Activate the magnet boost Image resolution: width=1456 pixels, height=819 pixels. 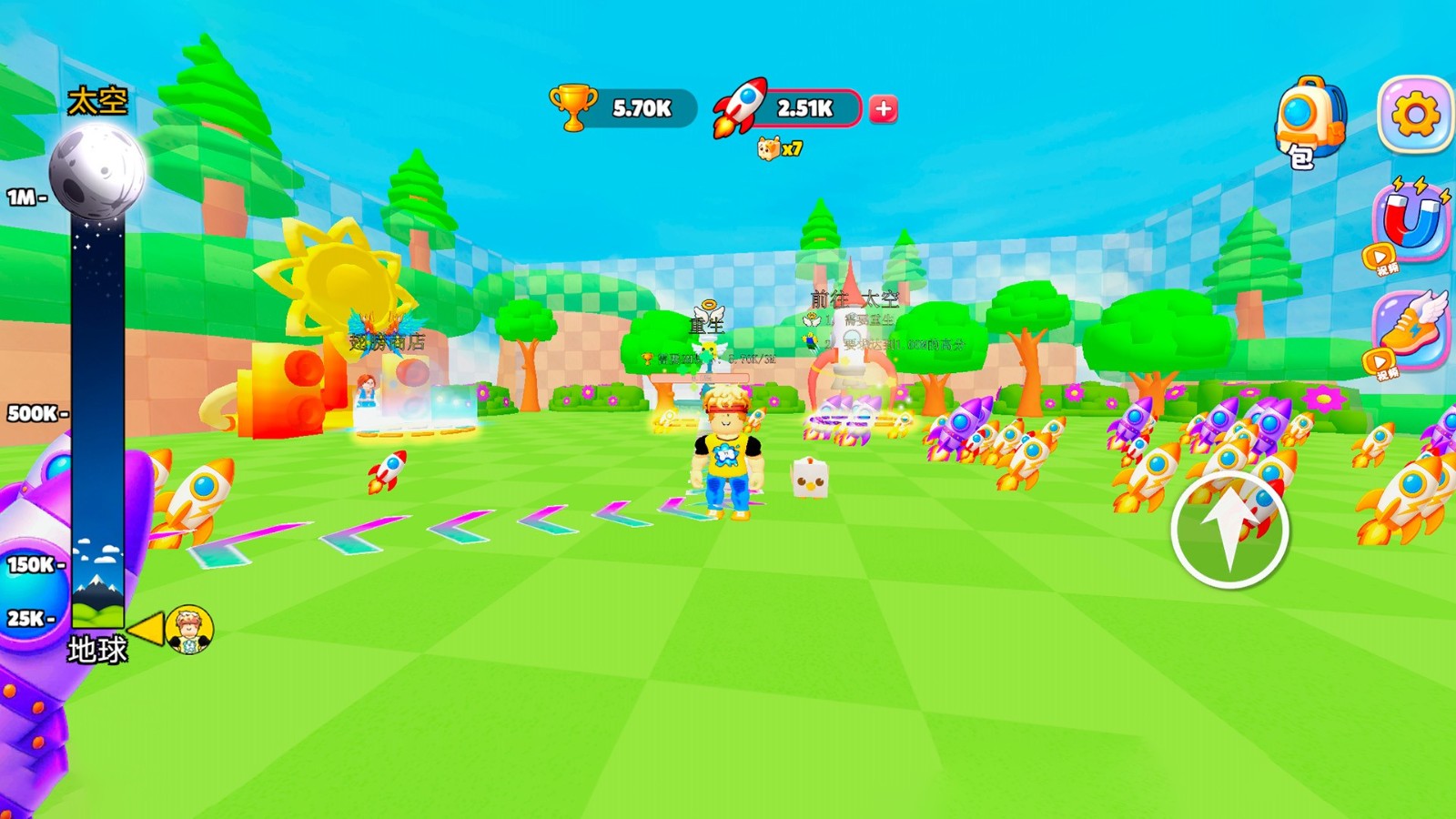1410,220
